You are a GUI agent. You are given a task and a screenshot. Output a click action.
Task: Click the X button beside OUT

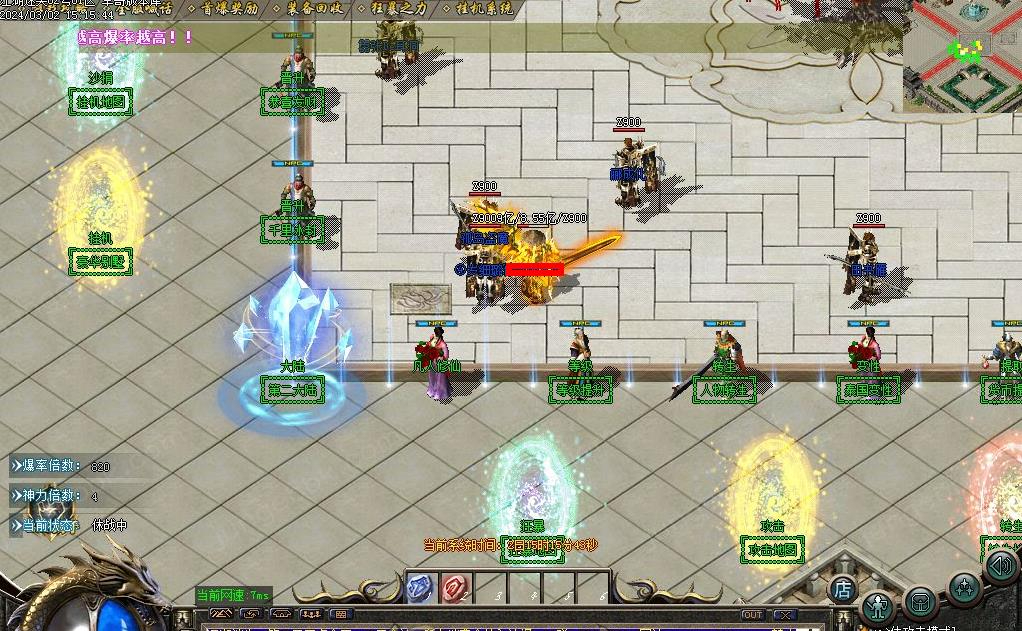tap(785, 615)
